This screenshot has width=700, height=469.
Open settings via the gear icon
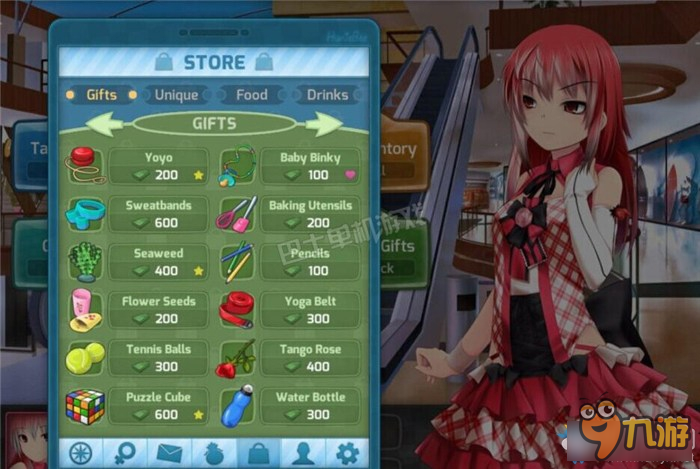coord(347,453)
